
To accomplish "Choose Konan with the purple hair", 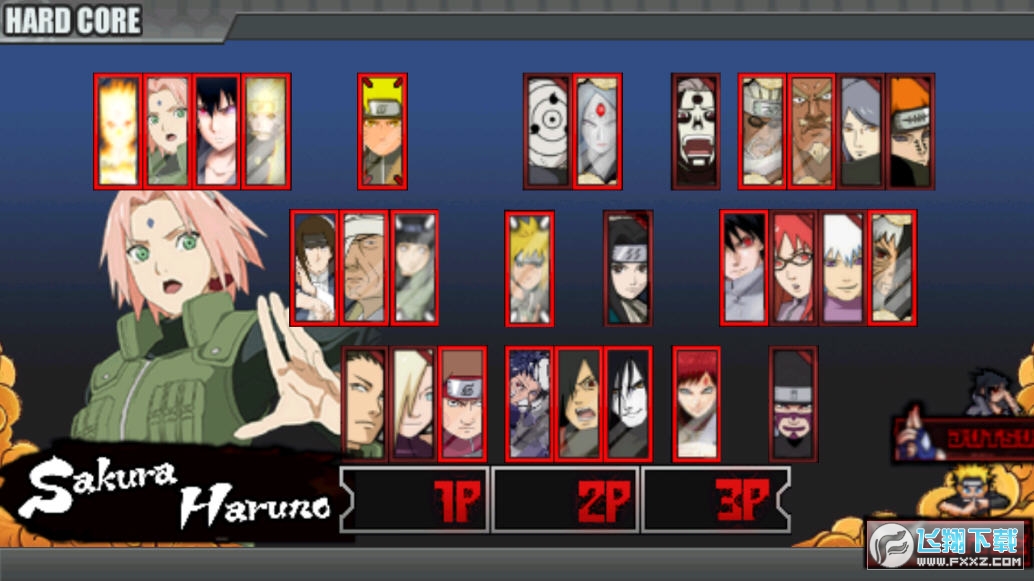I will pos(861,131).
